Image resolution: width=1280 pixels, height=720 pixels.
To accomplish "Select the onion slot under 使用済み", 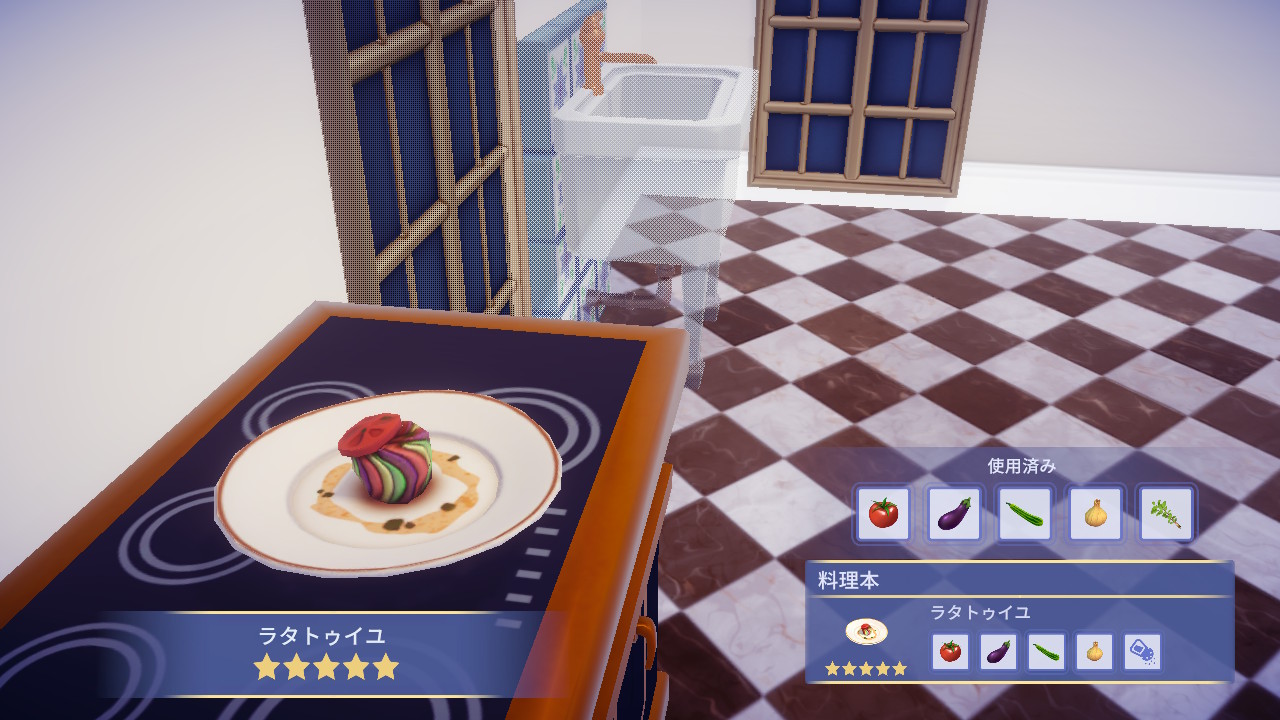I will pos(1096,514).
